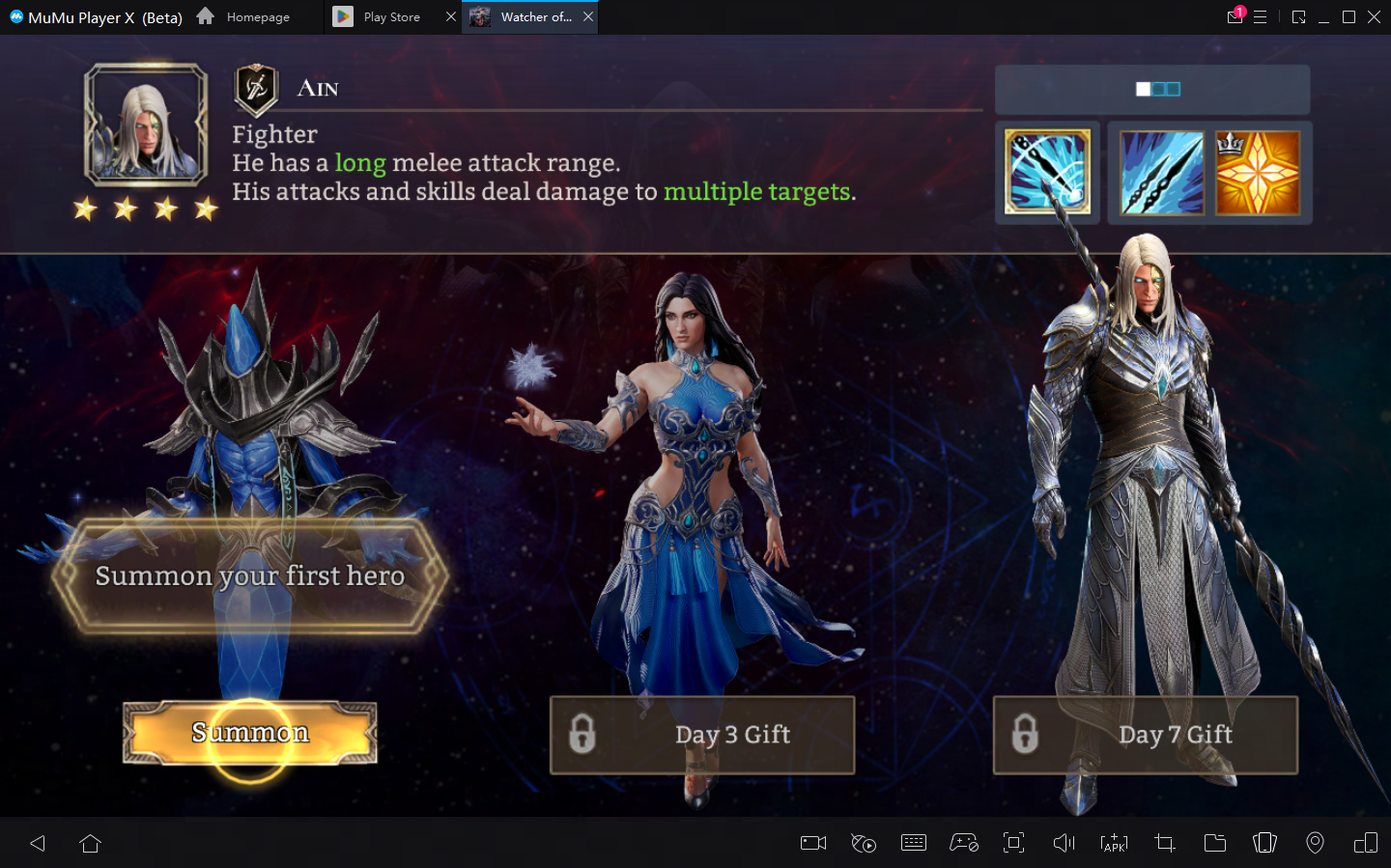Open the APK install tool
Viewport: 1391px width, 868px height.
[x=1114, y=843]
